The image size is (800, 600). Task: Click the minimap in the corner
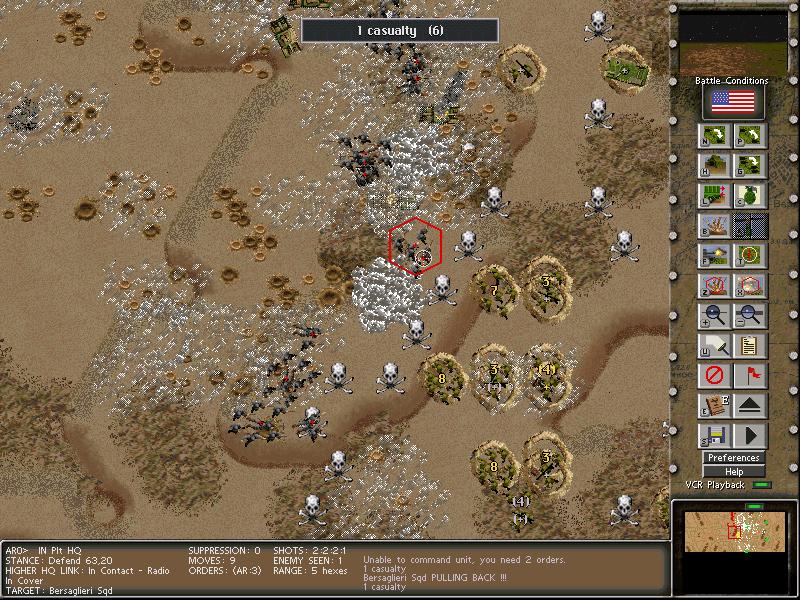tap(731, 530)
